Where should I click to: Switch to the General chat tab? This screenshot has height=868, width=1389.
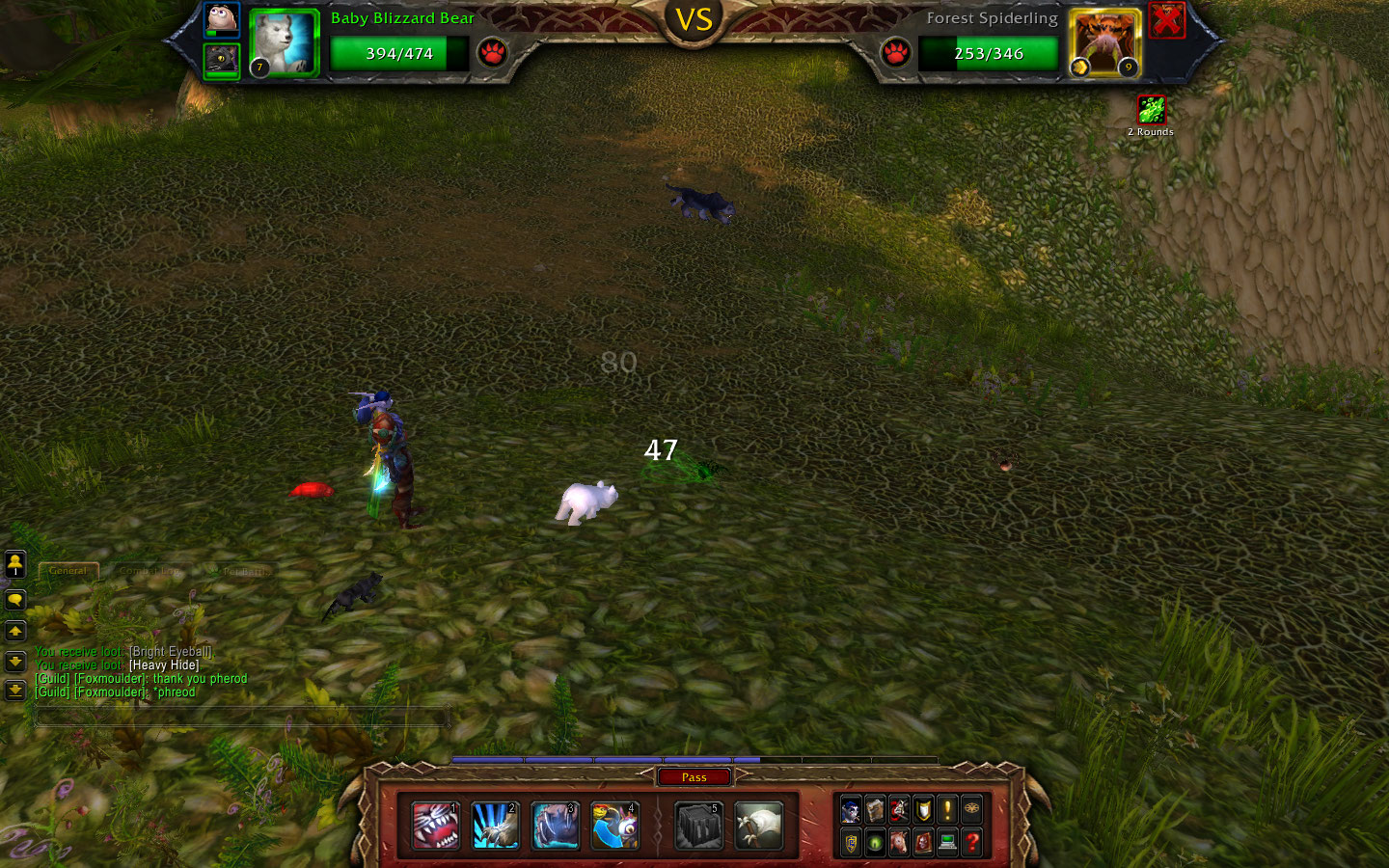tap(68, 571)
